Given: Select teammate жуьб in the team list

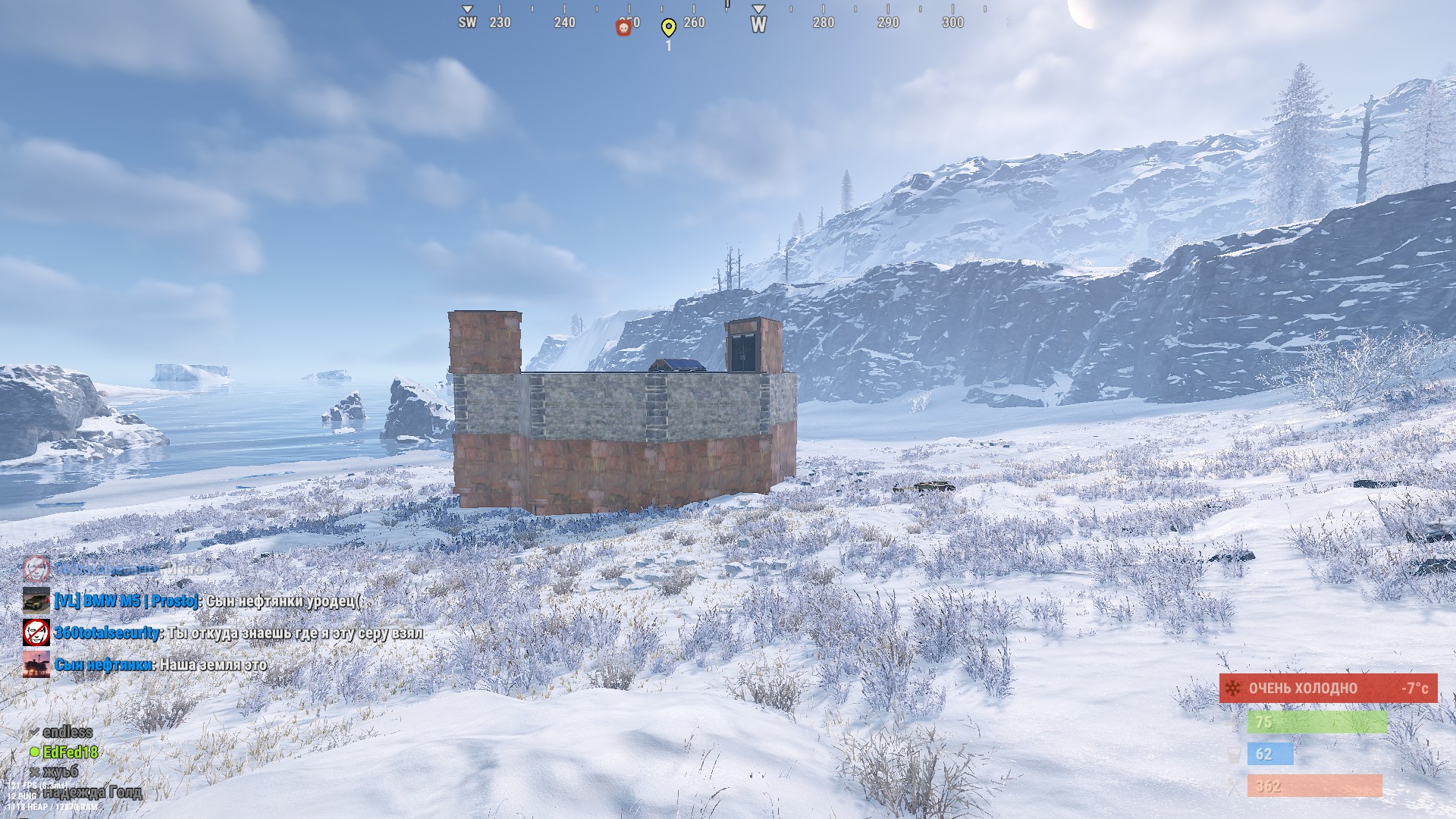Looking at the screenshot, I should point(60,772).
